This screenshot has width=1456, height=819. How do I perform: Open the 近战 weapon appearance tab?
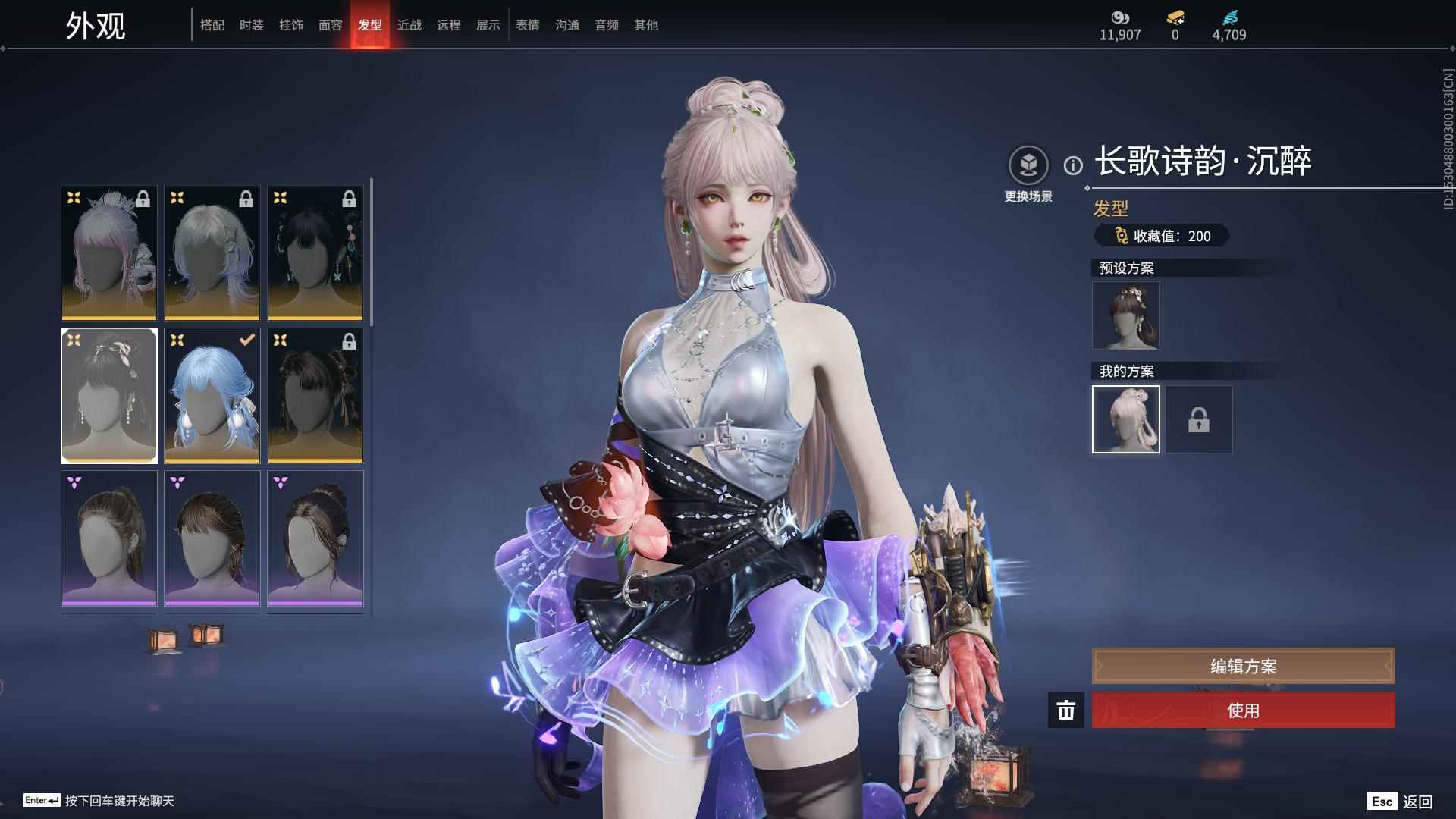pyautogui.click(x=409, y=25)
